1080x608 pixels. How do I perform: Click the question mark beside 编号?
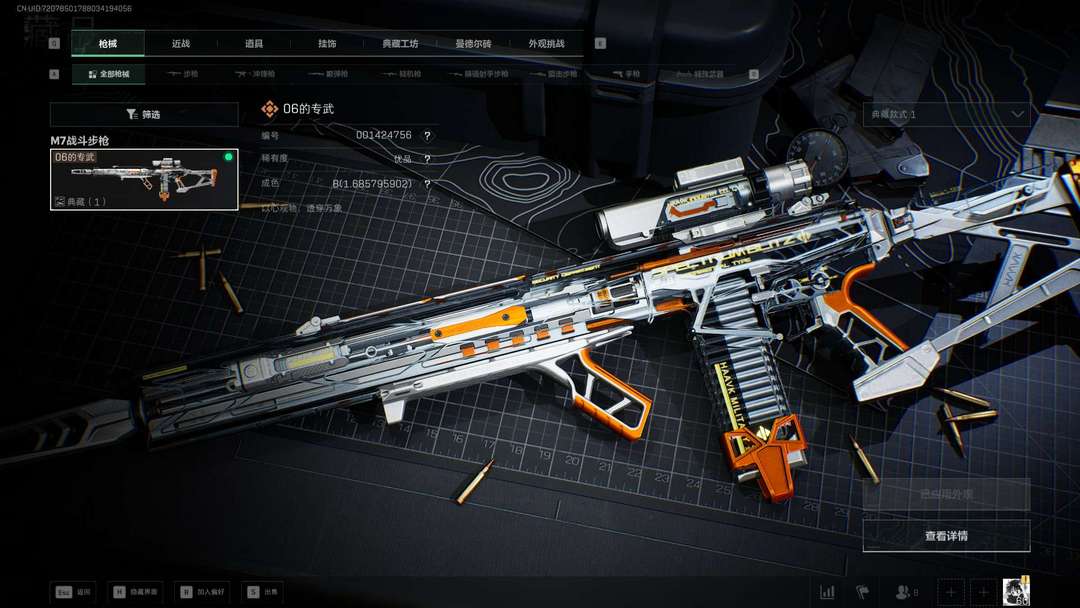(427, 135)
